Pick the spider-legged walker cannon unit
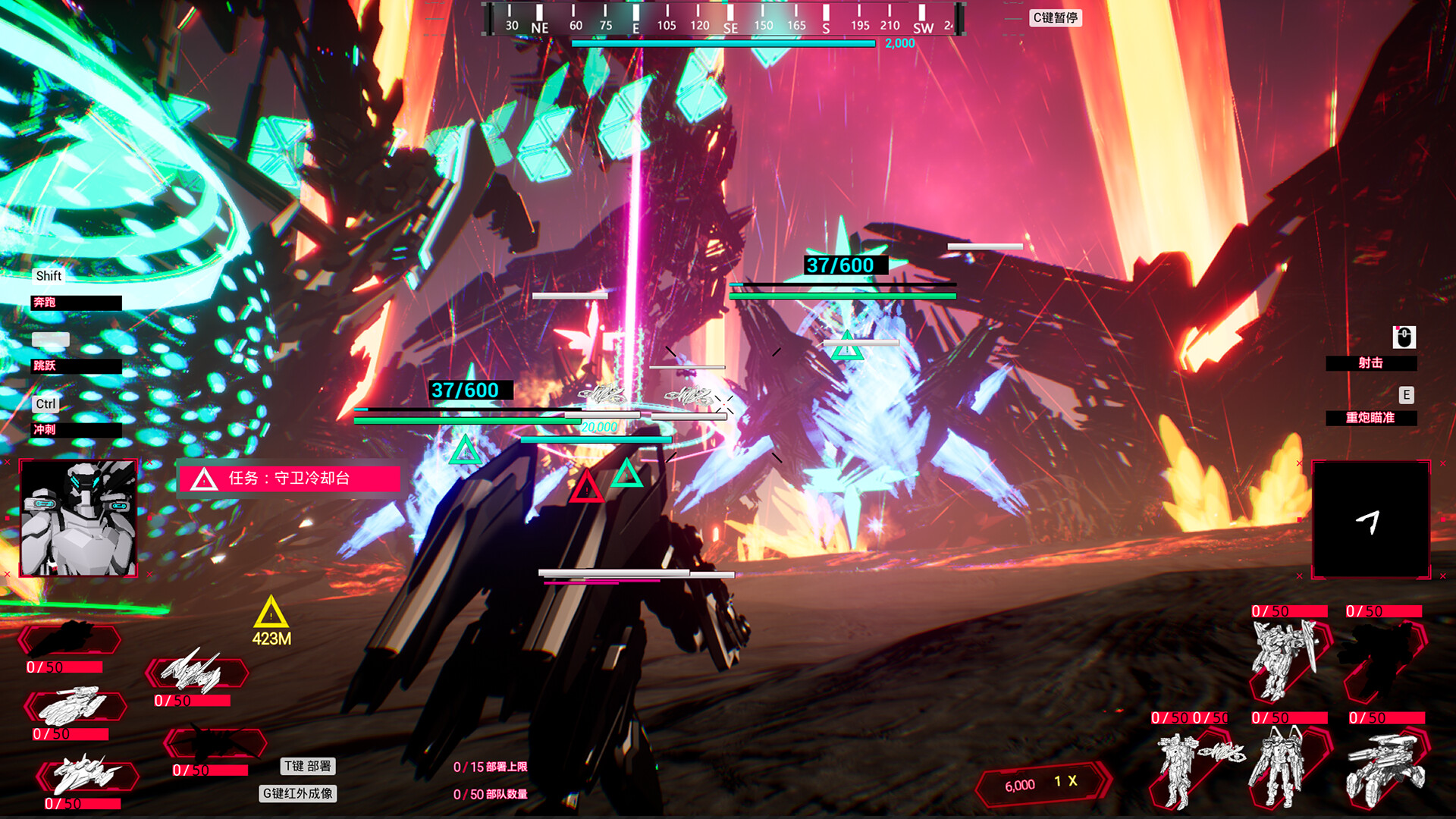The height and width of the screenshot is (819, 1456). point(1385,770)
